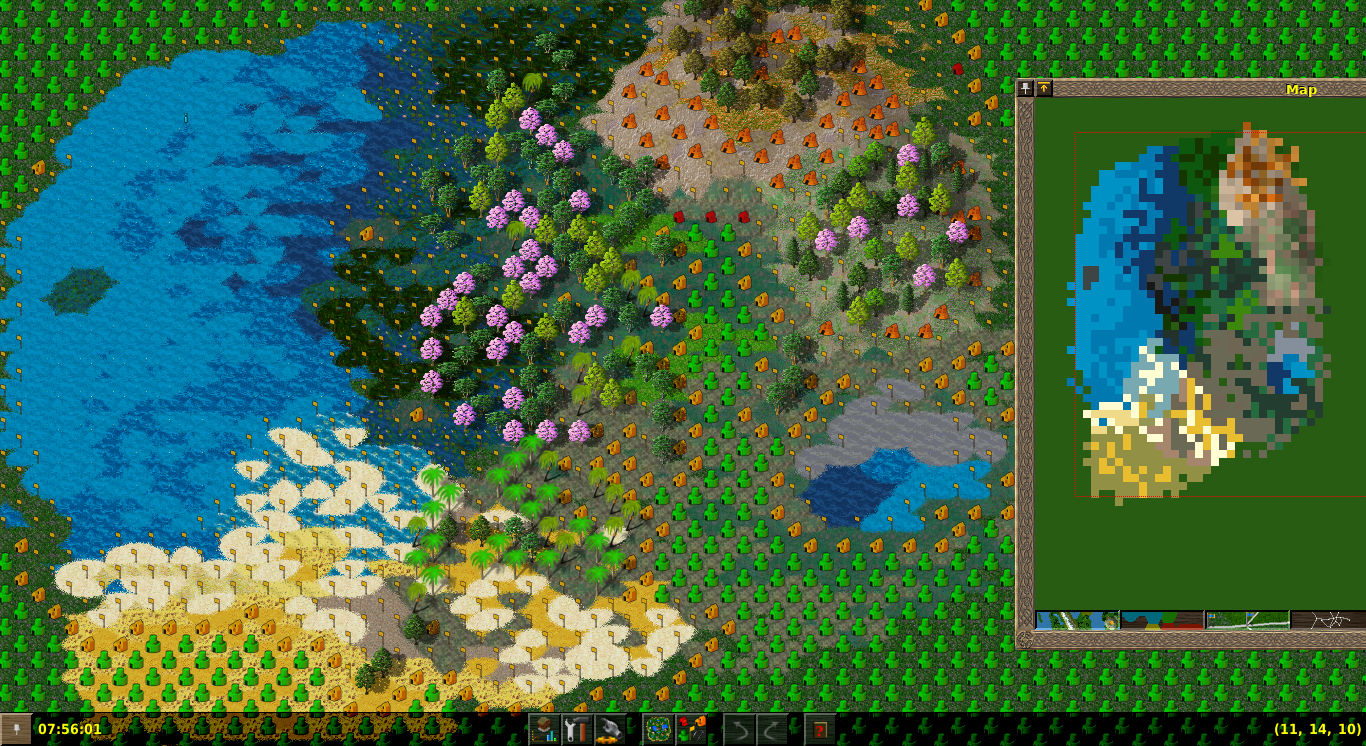Minimize the Map window with the yellow arrow
The height and width of the screenshot is (746, 1366).
coord(1043,89)
